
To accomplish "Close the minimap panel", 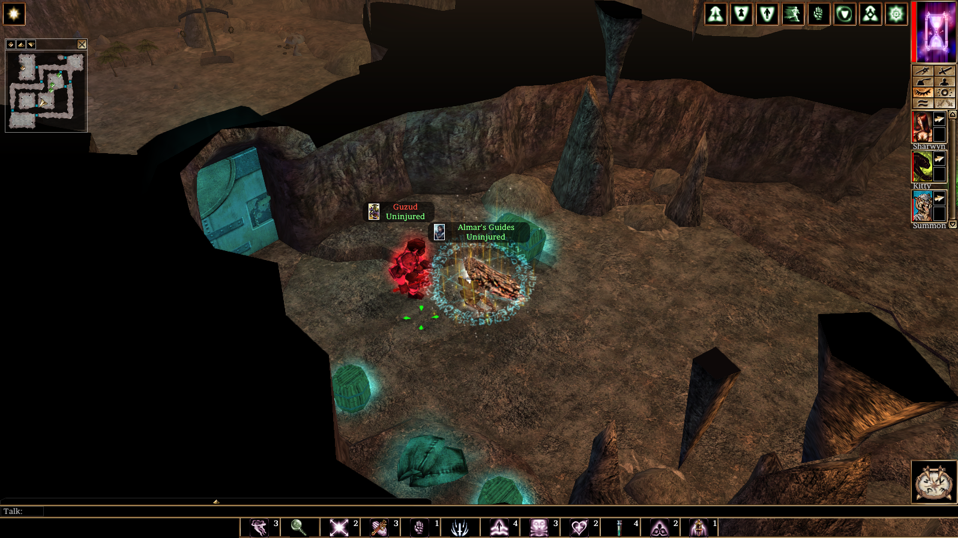I will (x=82, y=45).
